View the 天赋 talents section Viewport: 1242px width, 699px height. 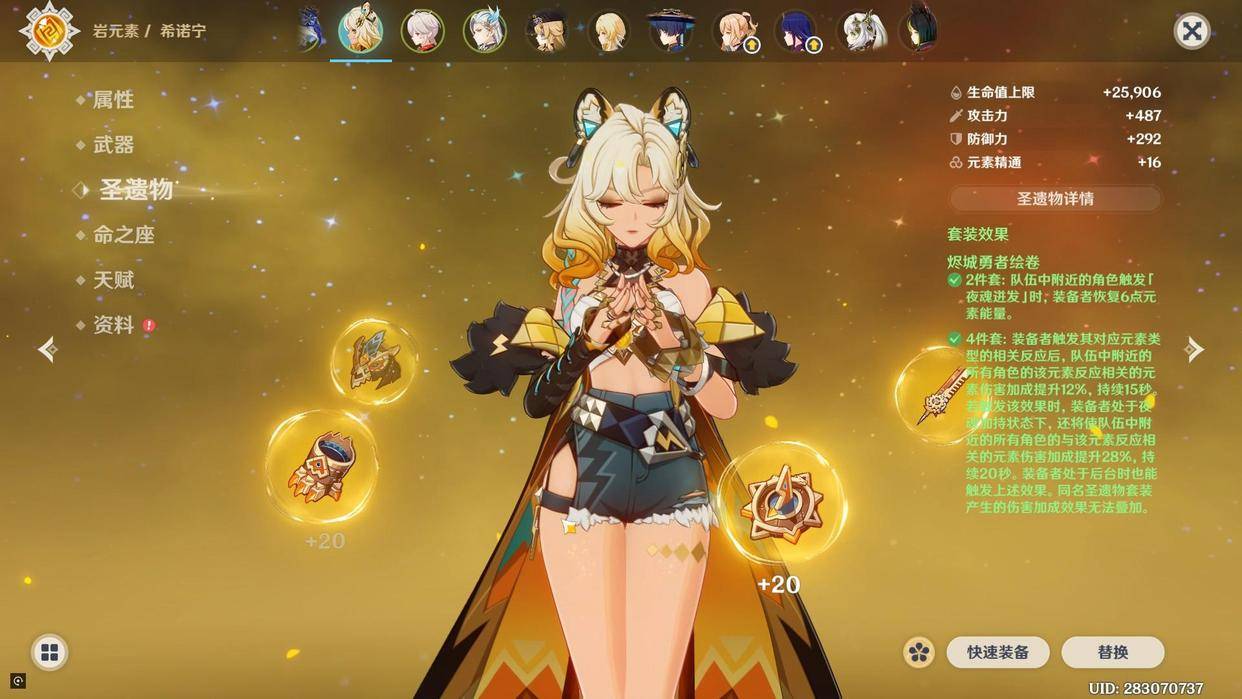click(x=113, y=280)
